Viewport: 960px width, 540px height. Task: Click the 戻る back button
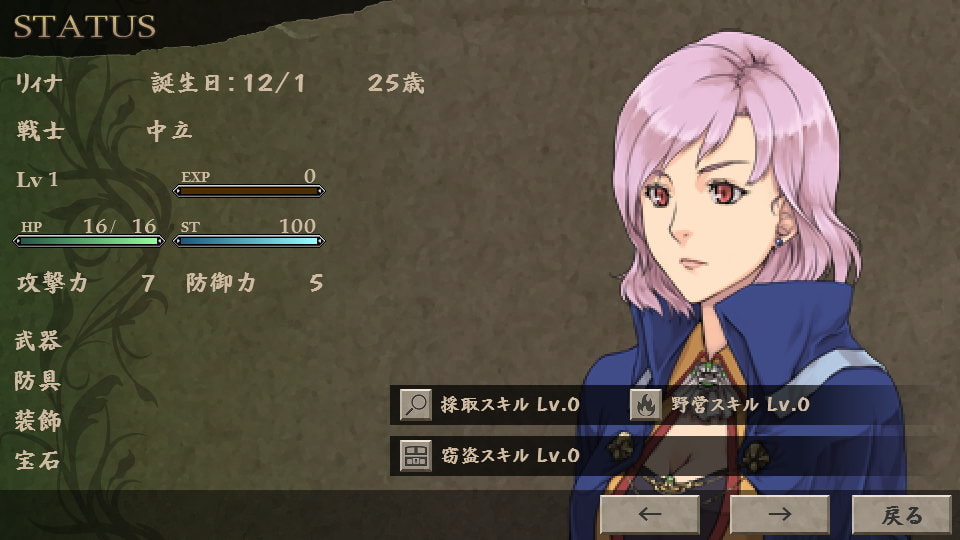901,515
